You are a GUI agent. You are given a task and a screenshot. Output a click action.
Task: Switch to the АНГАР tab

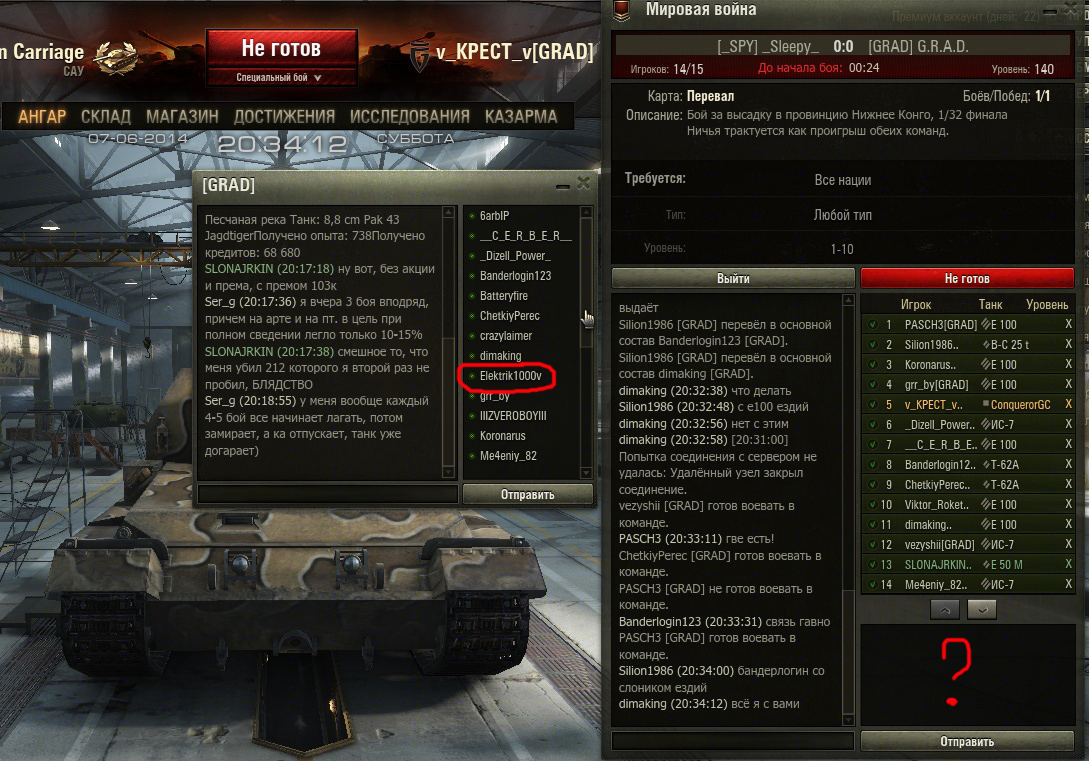[x=42, y=116]
